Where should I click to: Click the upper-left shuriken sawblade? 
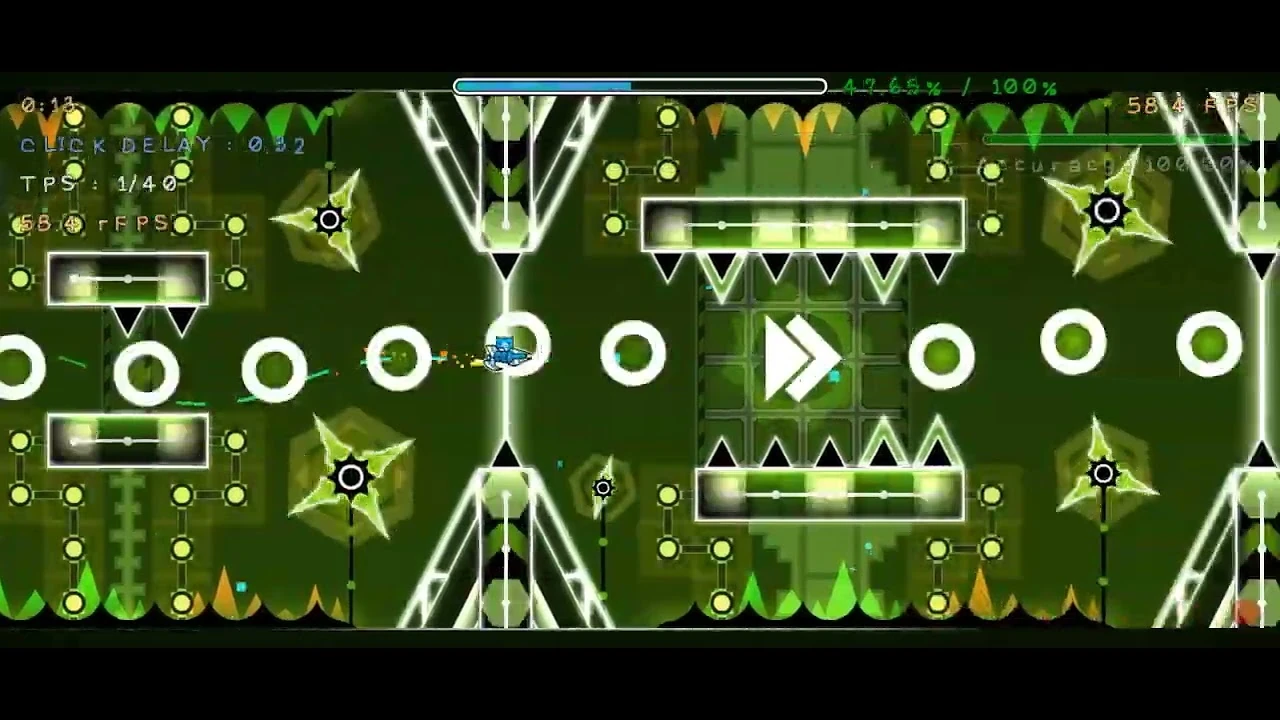(330, 217)
